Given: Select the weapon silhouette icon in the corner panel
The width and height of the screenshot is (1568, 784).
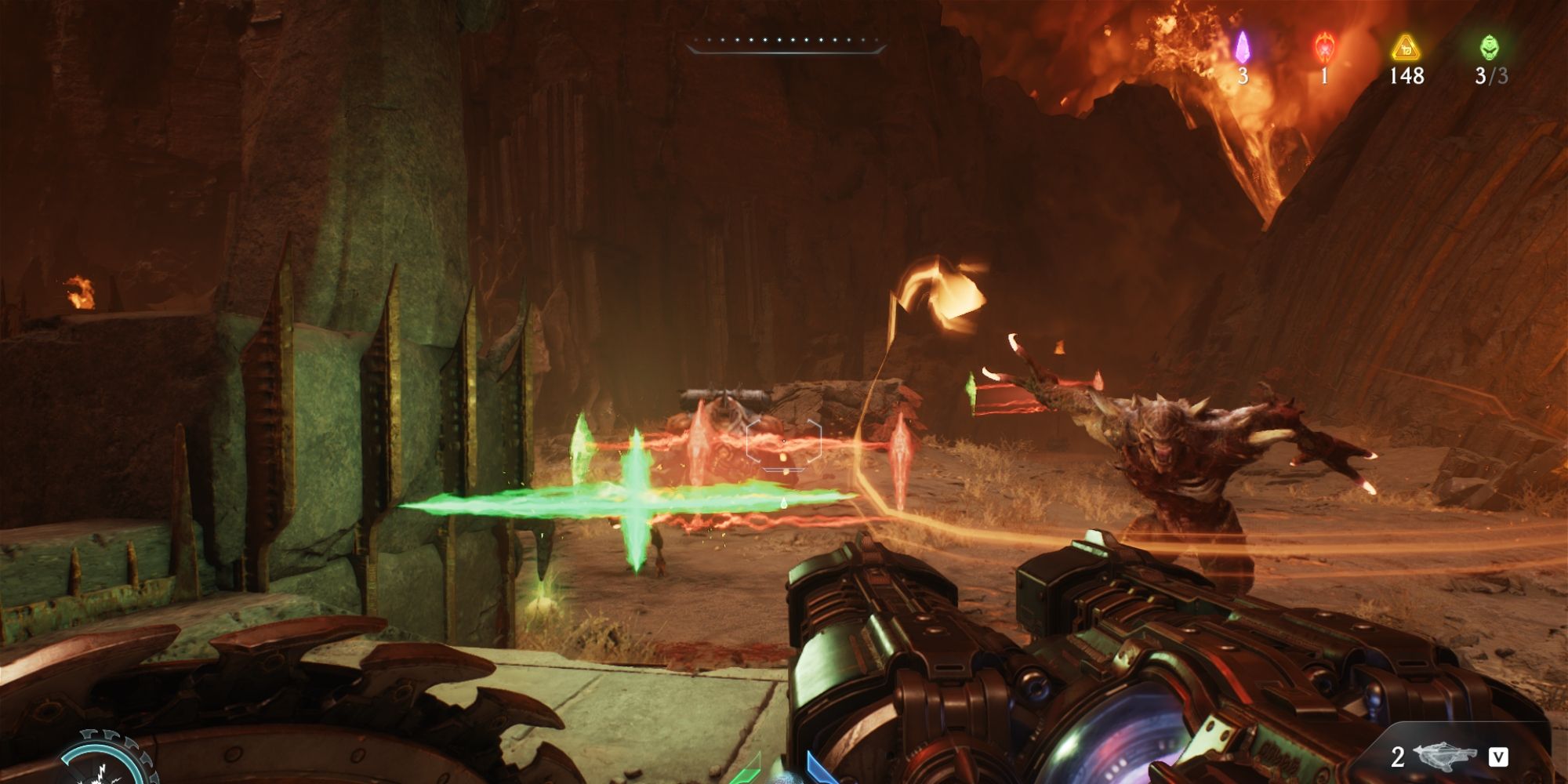Looking at the screenshot, I should point(1445,757).
